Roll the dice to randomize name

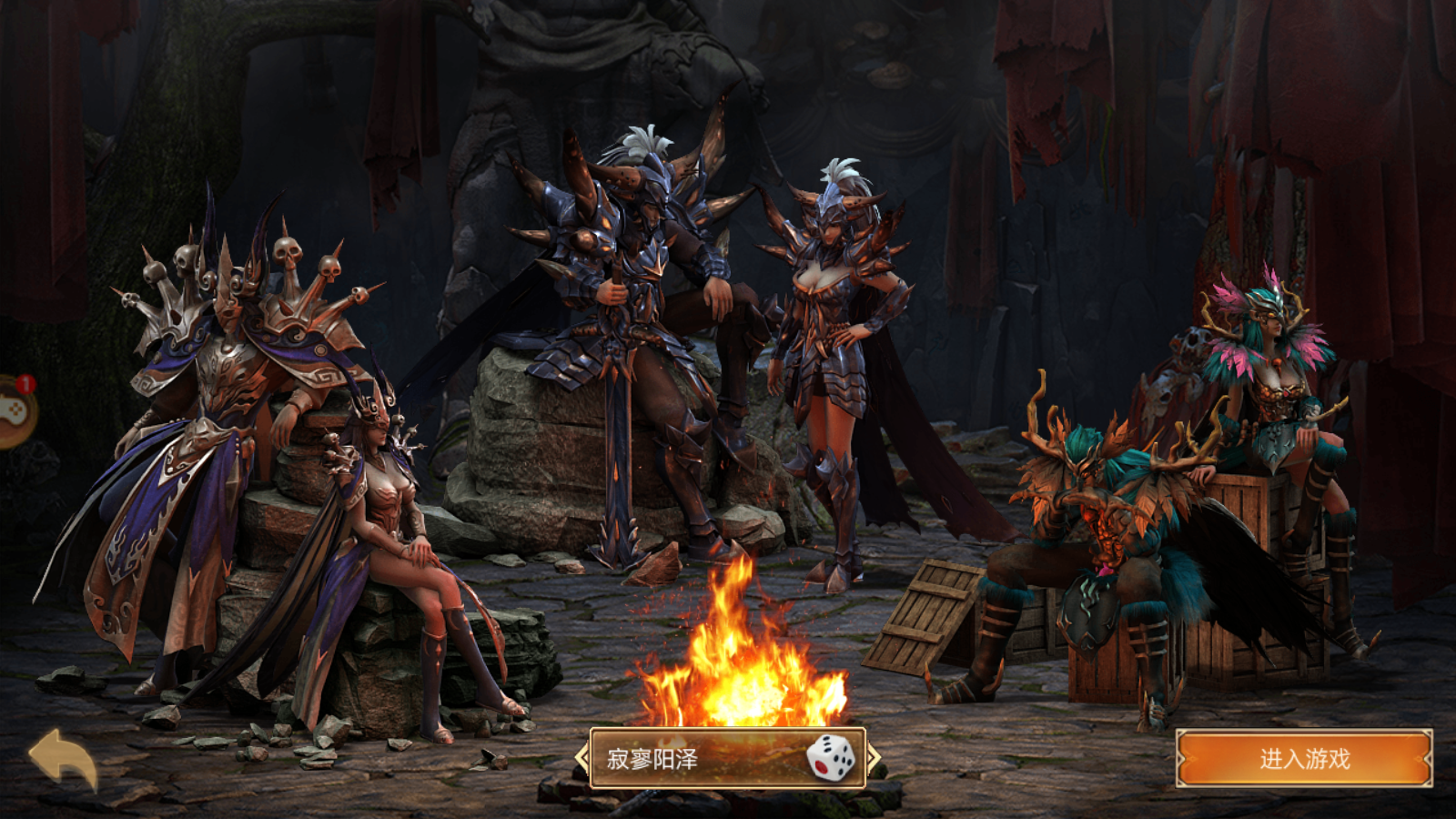click(x=830, y=758)
